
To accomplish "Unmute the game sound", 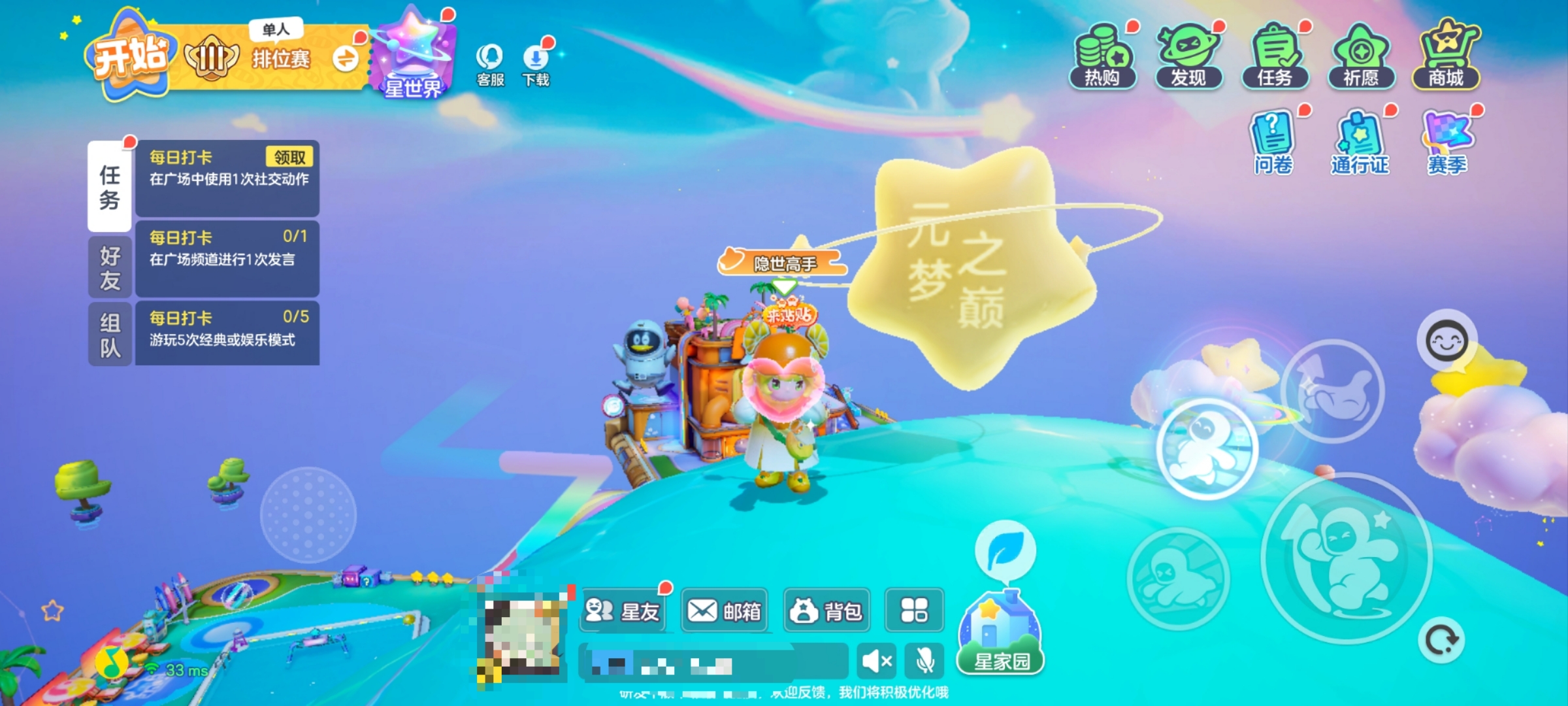I will pyautogui.click(x=876, y=662).
